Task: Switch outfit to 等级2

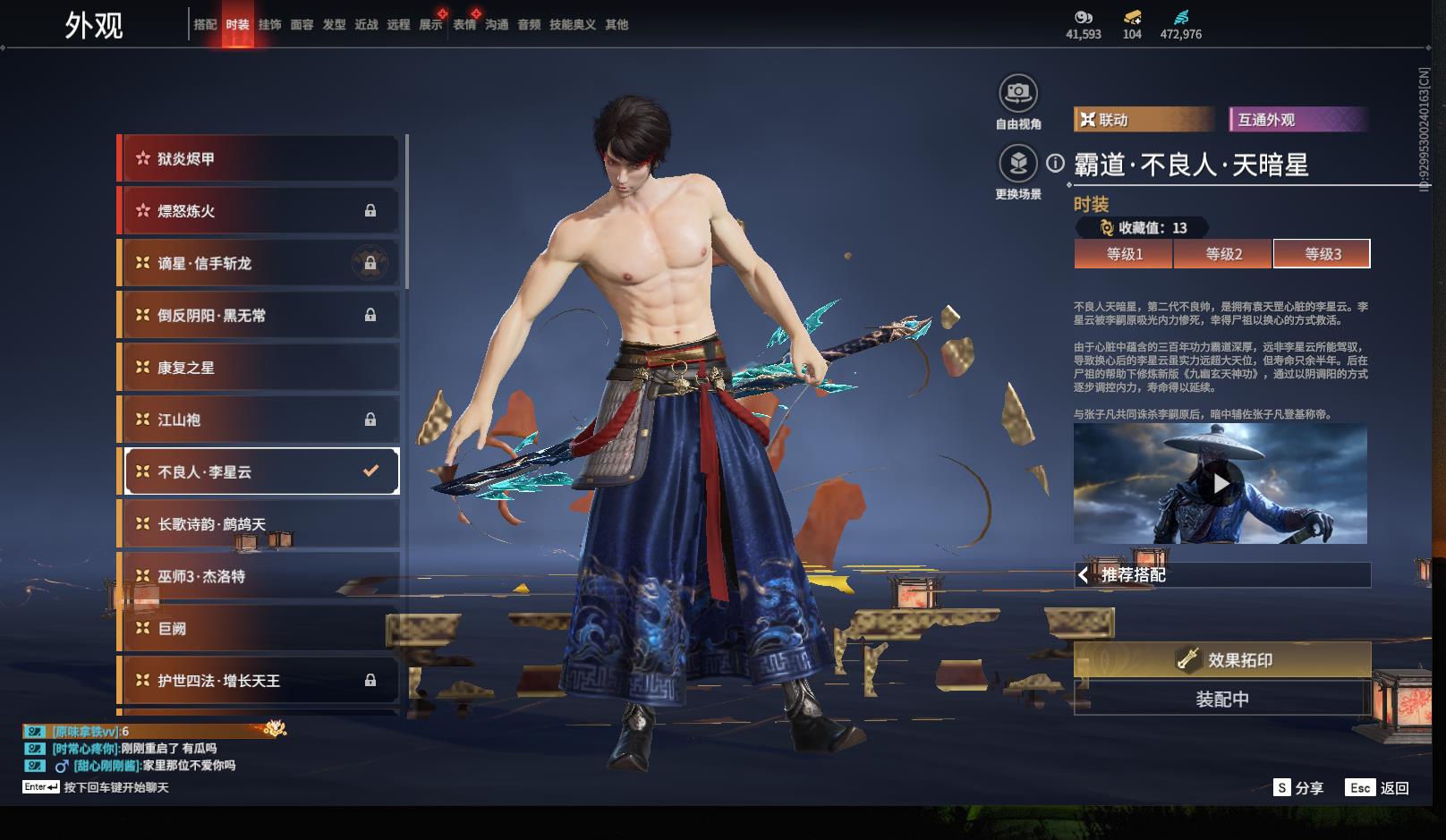Action: tap(1223, 254)
